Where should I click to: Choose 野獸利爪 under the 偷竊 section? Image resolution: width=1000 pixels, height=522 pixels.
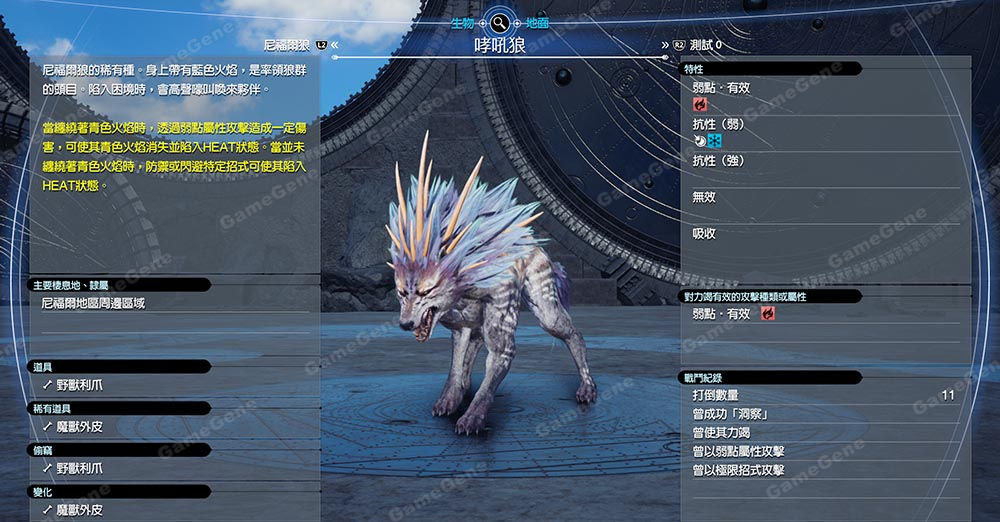point(79,468)
